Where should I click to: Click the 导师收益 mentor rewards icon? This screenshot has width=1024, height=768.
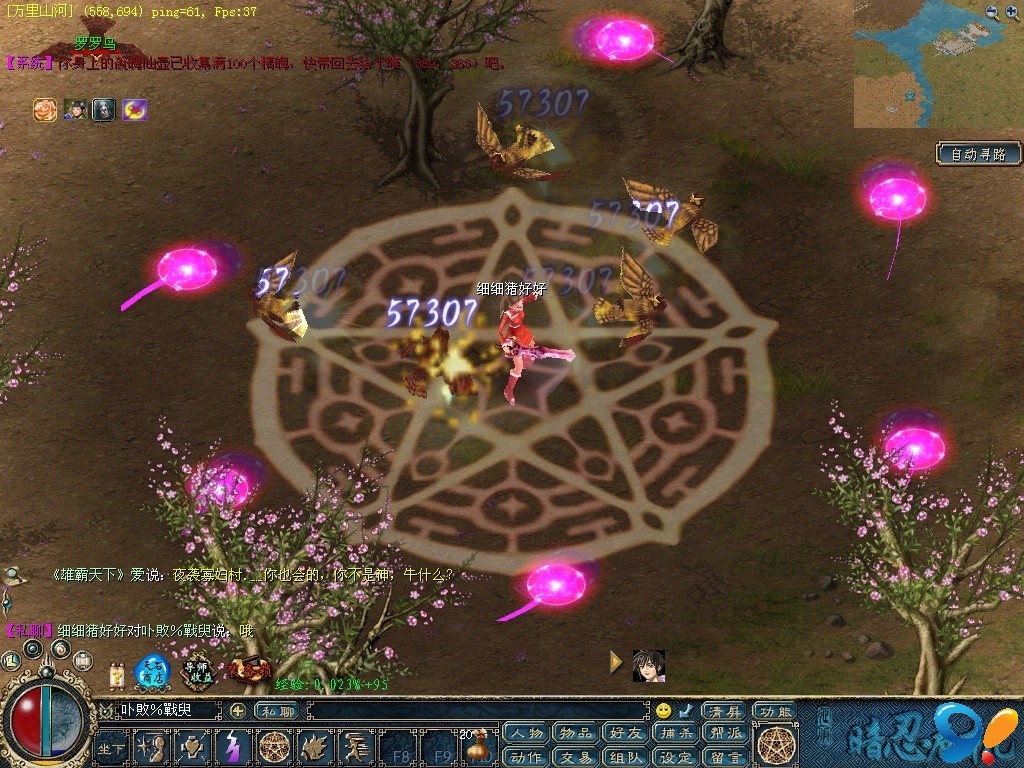199,671
